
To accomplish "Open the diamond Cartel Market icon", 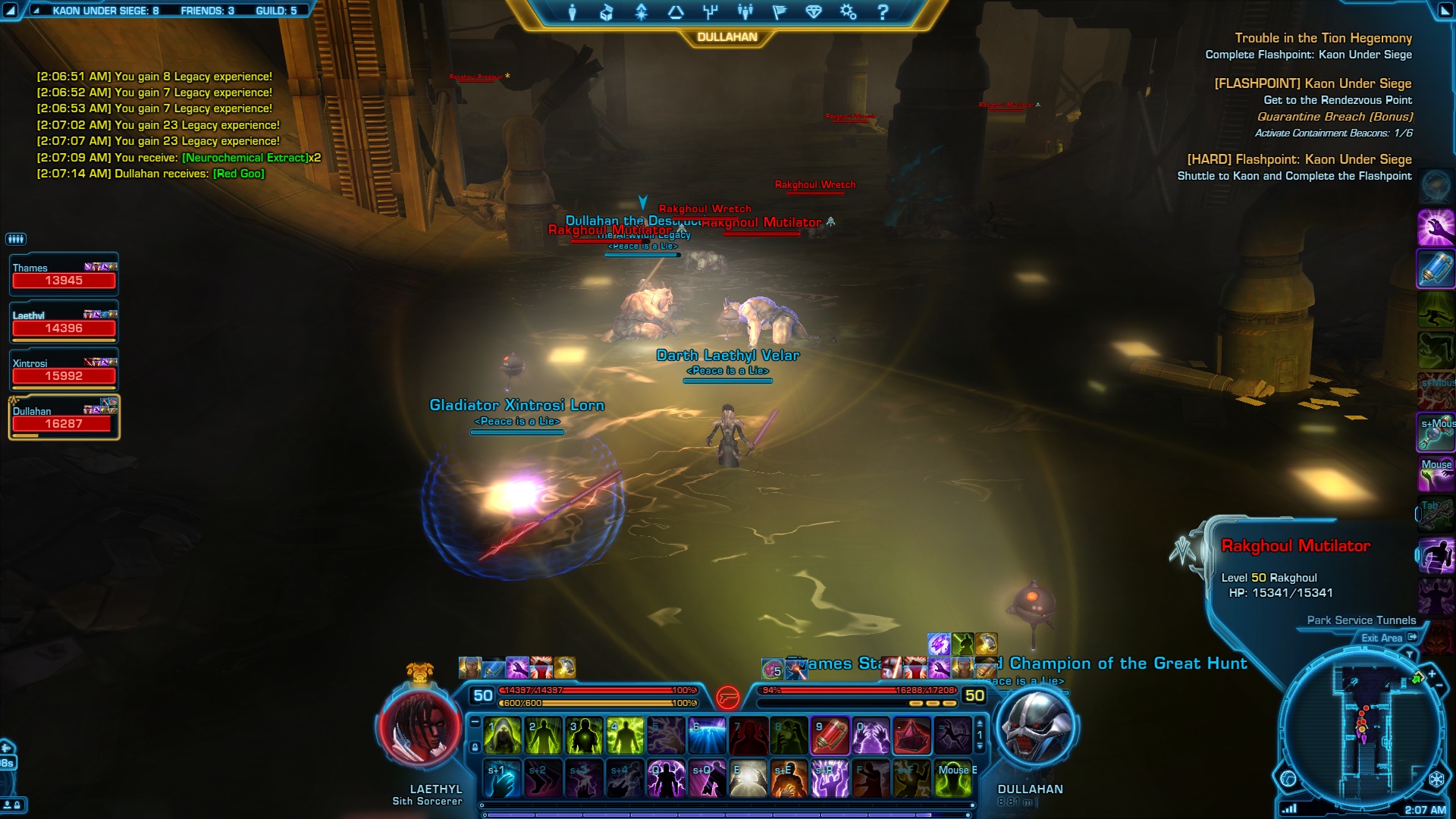I will tap(814, 12).
